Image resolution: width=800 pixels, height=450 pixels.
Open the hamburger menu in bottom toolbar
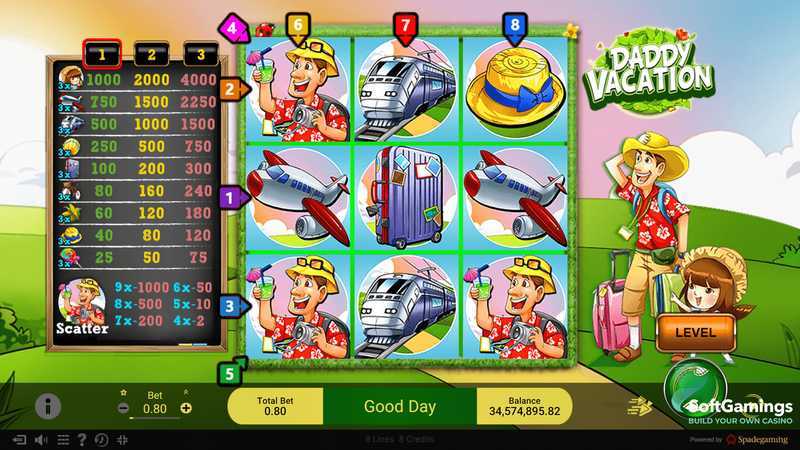63,439
